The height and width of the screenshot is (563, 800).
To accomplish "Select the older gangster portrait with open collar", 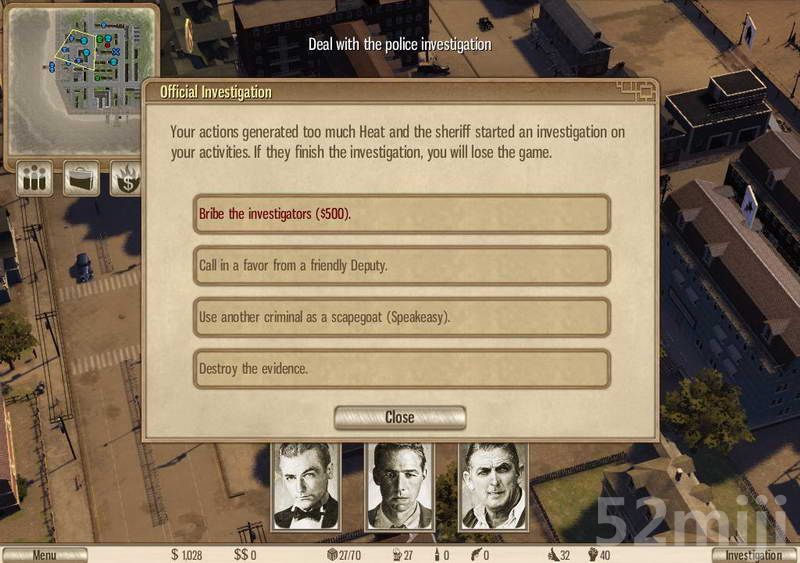I will 493,487.
